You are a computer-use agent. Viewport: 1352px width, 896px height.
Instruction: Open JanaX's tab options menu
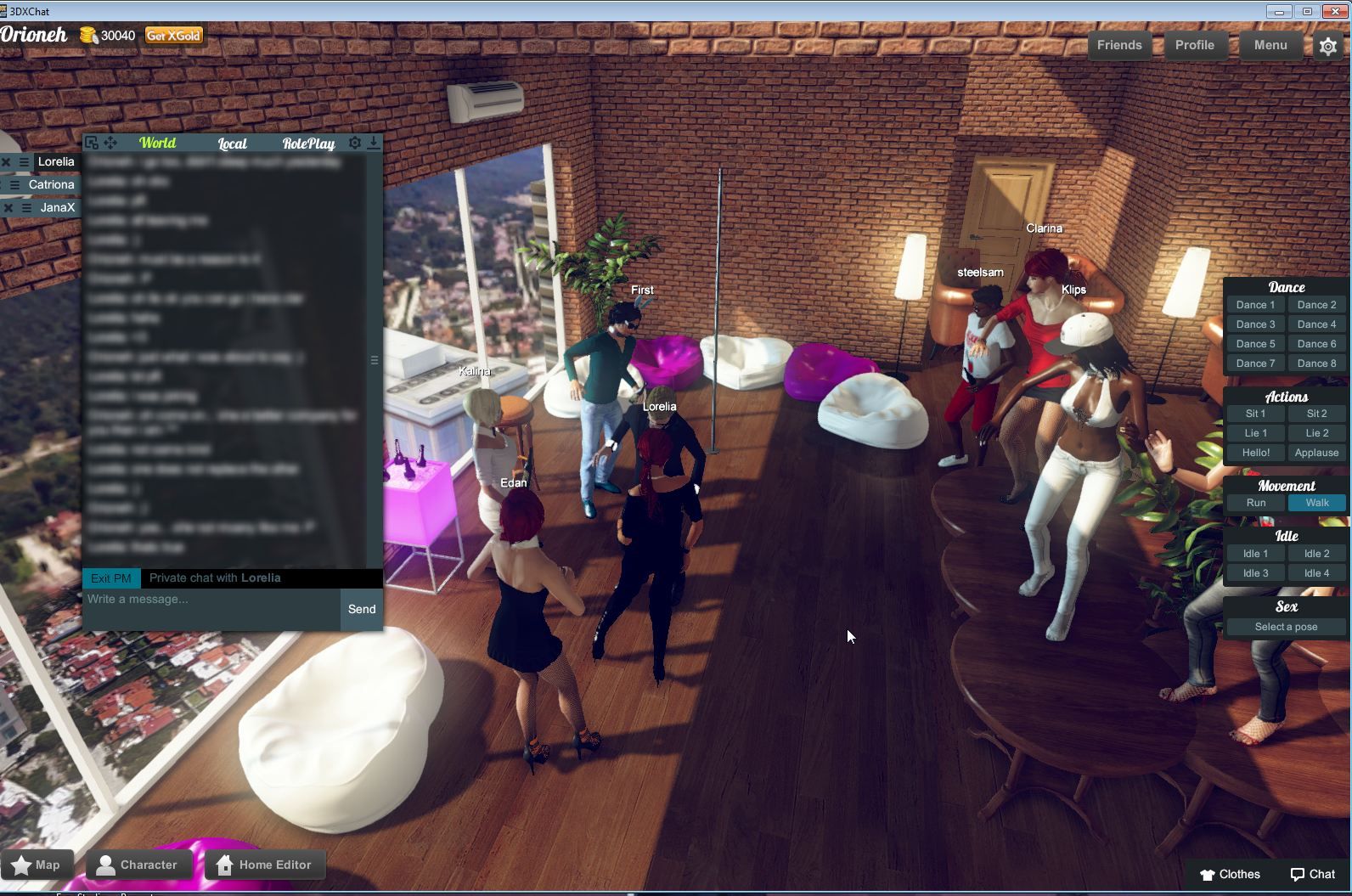[x=26, y=208]
